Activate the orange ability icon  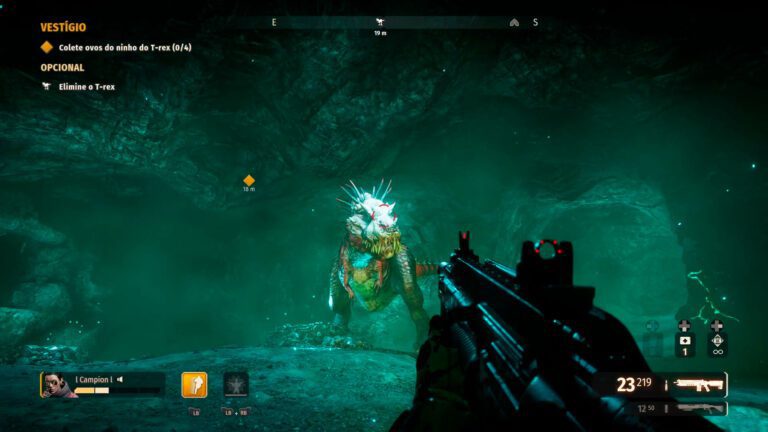[194, 385]
